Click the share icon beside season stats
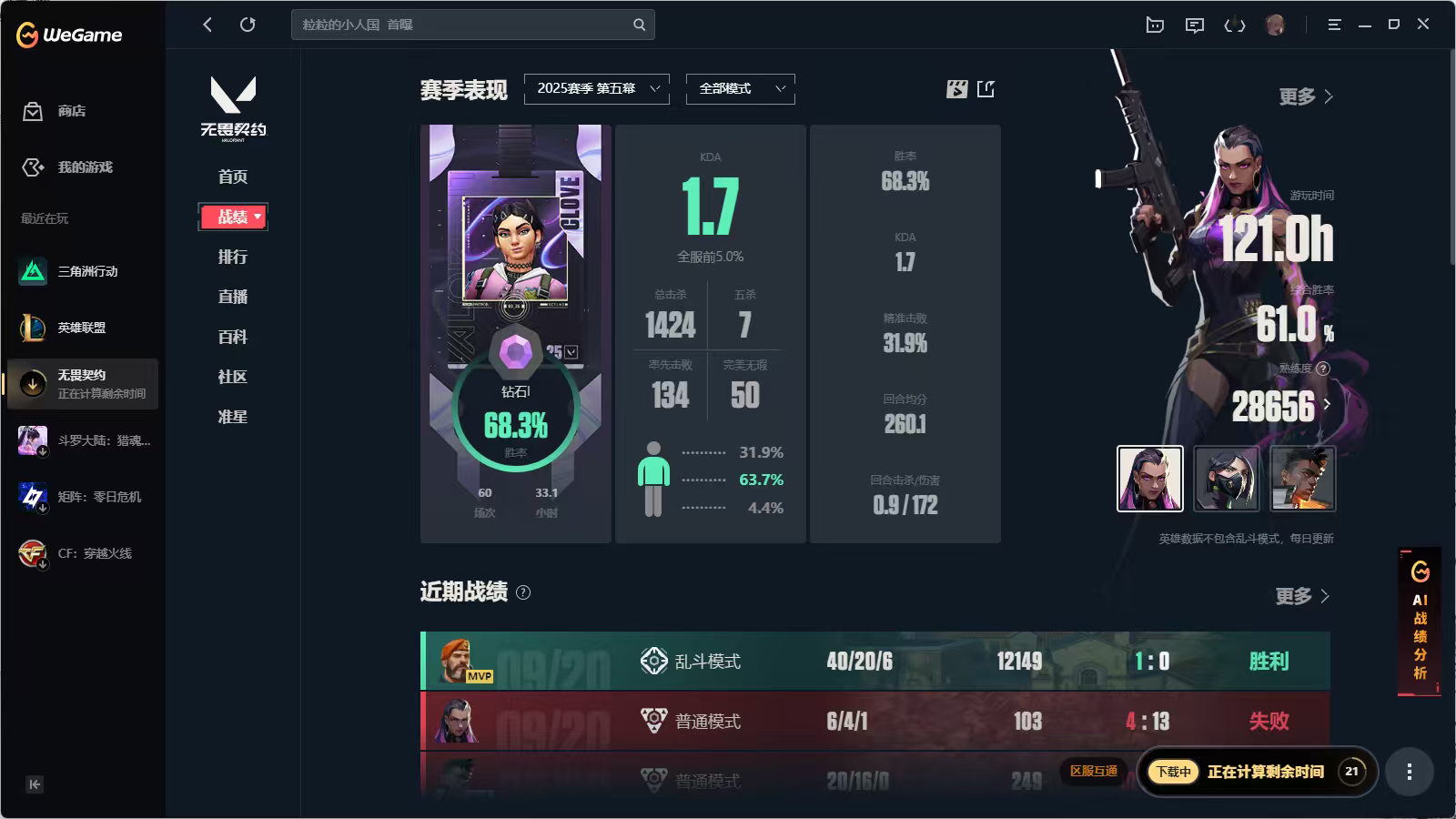Image resolution: width=1456 pixels, height=819 pixels. point(986,88)
